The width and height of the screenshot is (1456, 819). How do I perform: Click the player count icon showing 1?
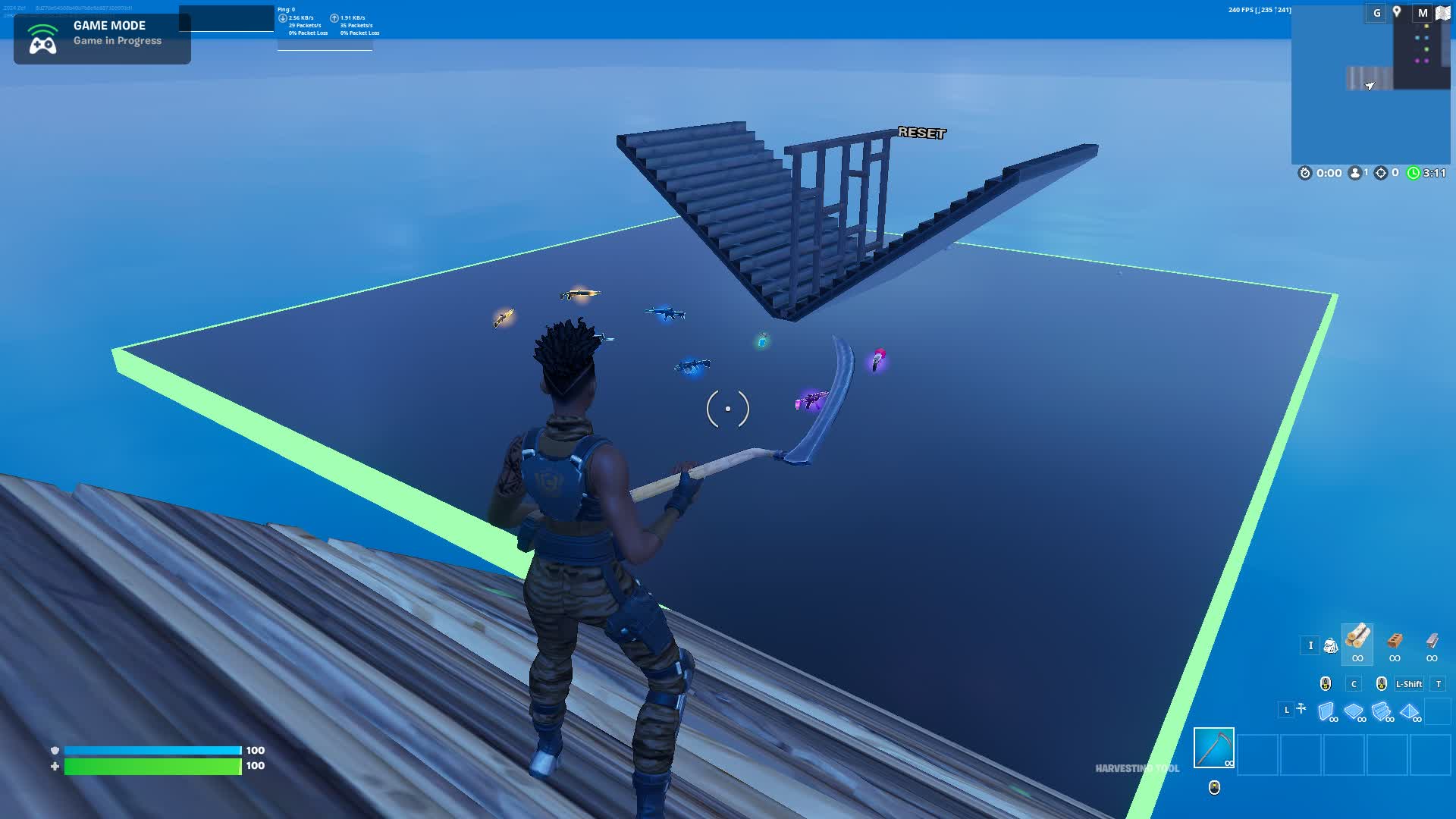(1355, 172)
